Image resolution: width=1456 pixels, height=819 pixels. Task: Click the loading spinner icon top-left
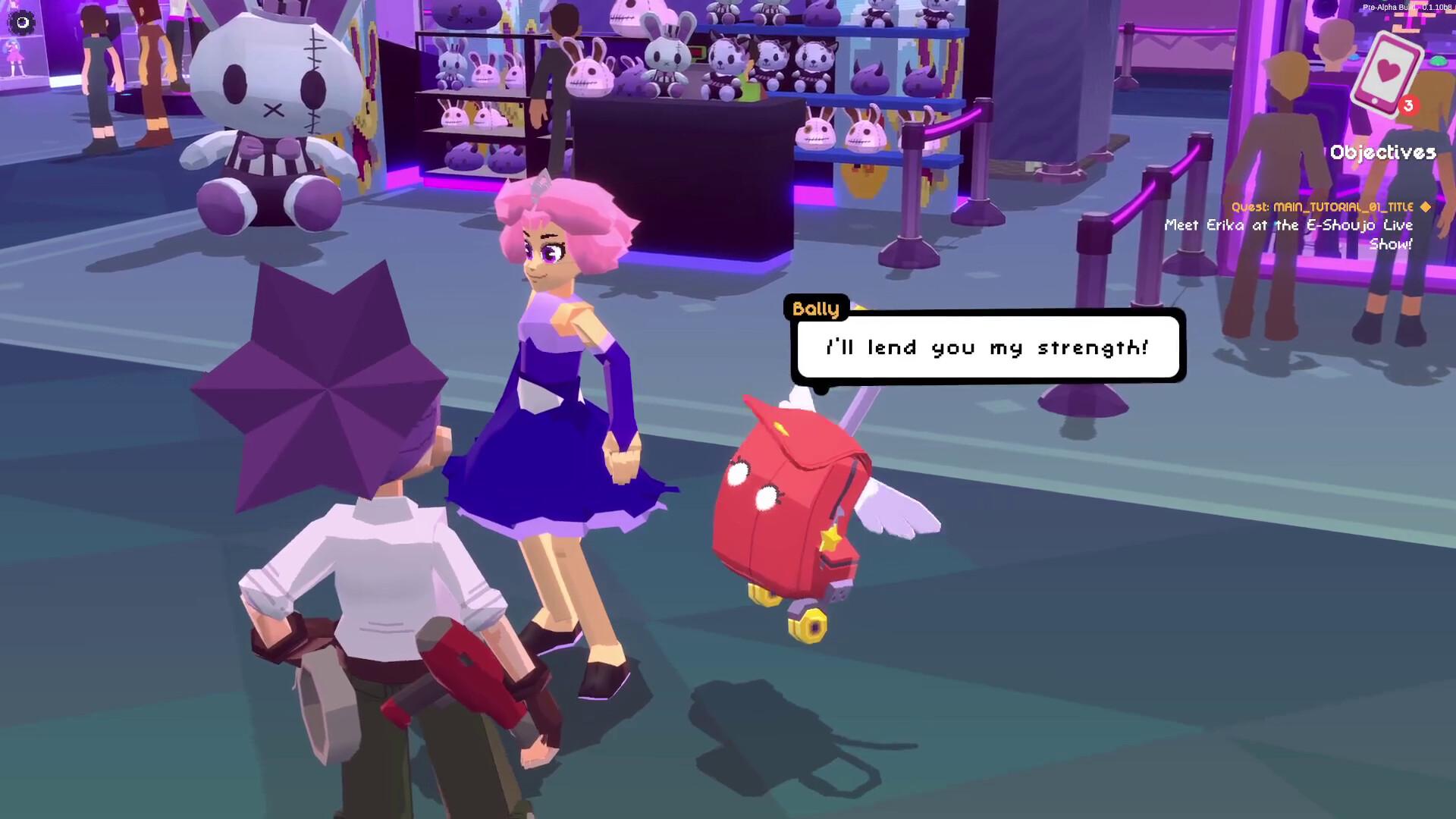coord(22,23)
